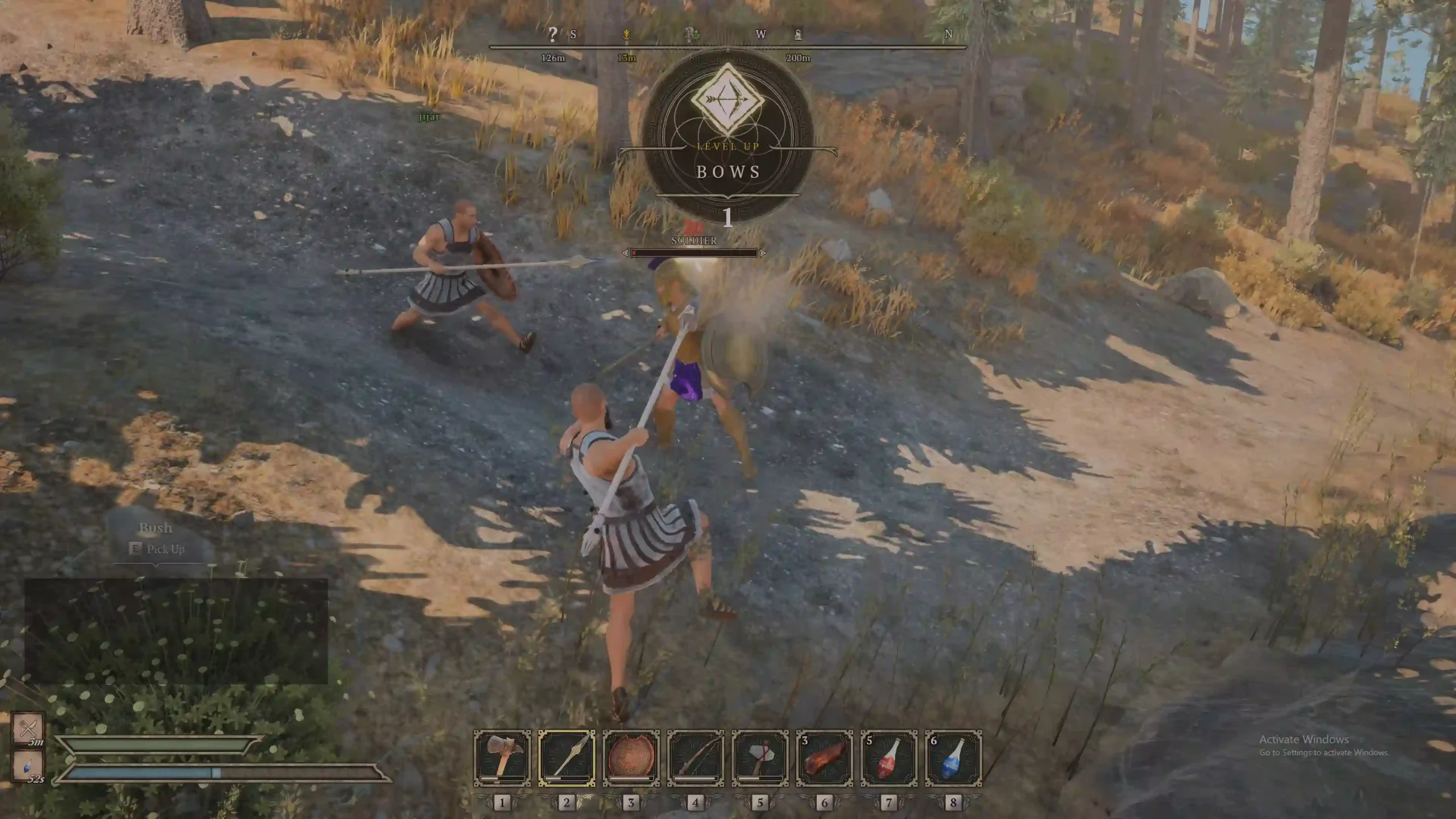The width and height of the screenshot is (1456, 819).
Task: Select the round bronze shield slot
Action: tap(631, 758)
